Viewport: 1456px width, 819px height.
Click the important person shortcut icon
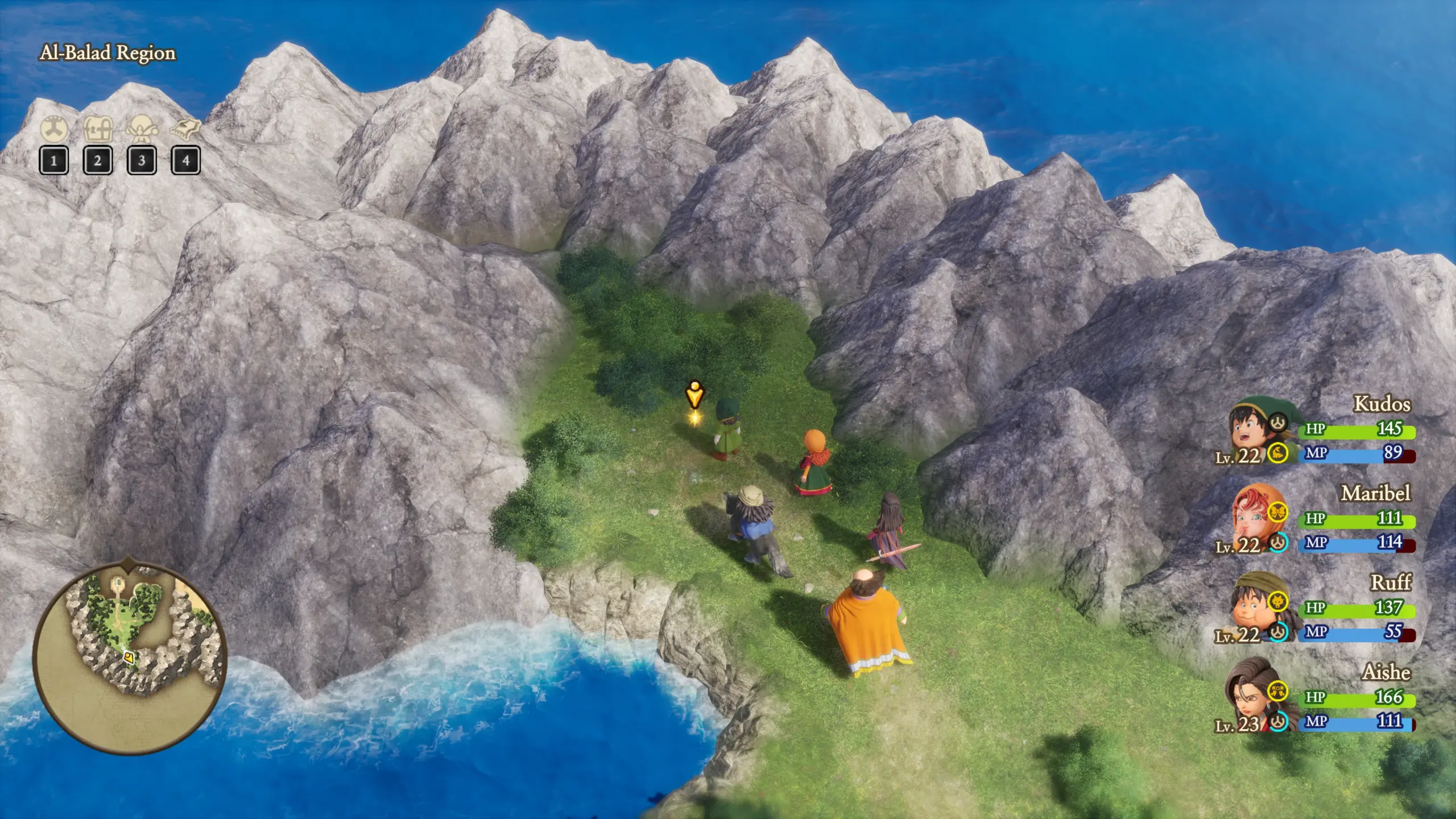click(x=142, y=129)
